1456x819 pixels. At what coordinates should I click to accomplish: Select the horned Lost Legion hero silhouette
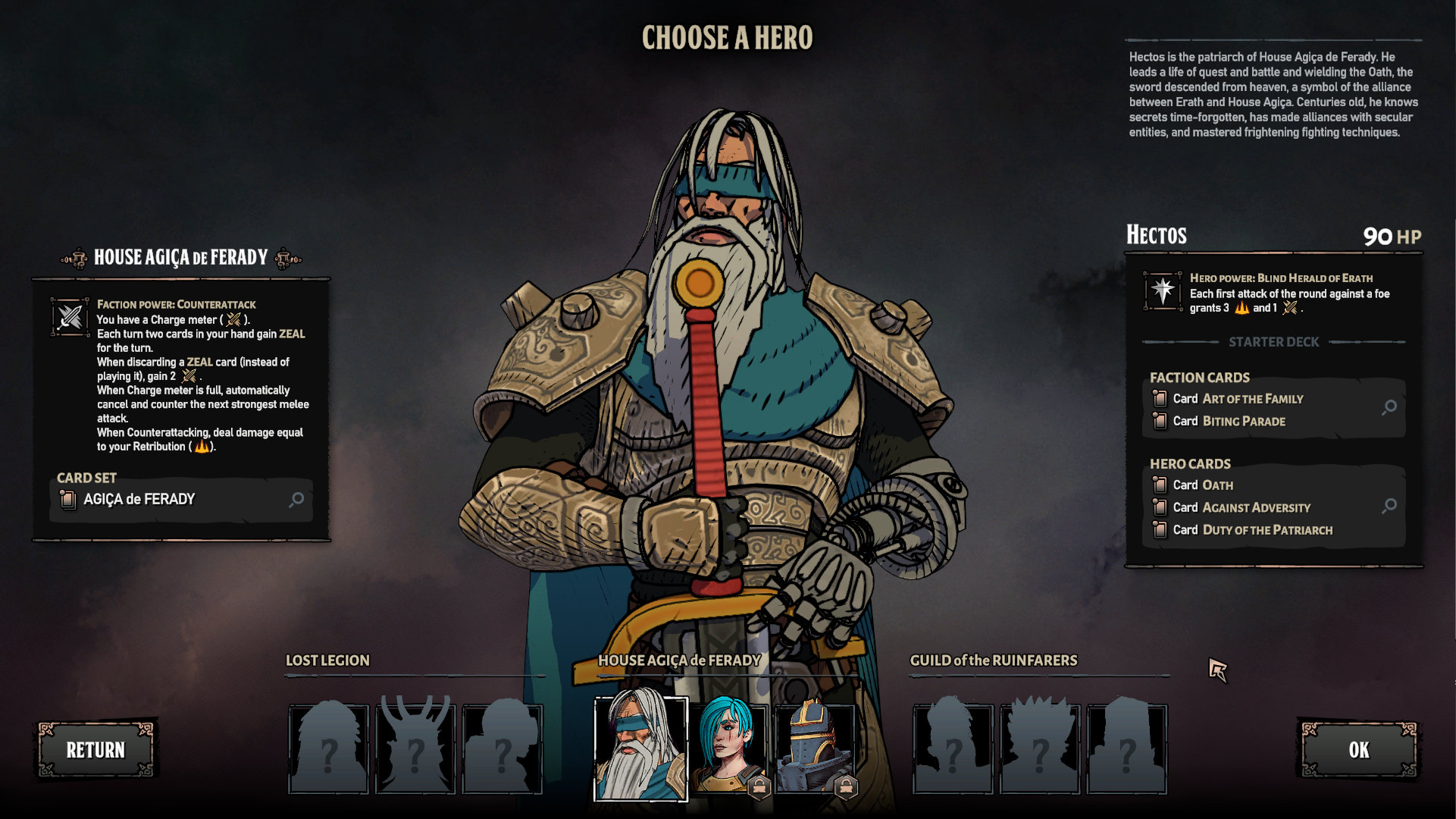[x=415, y=748]
